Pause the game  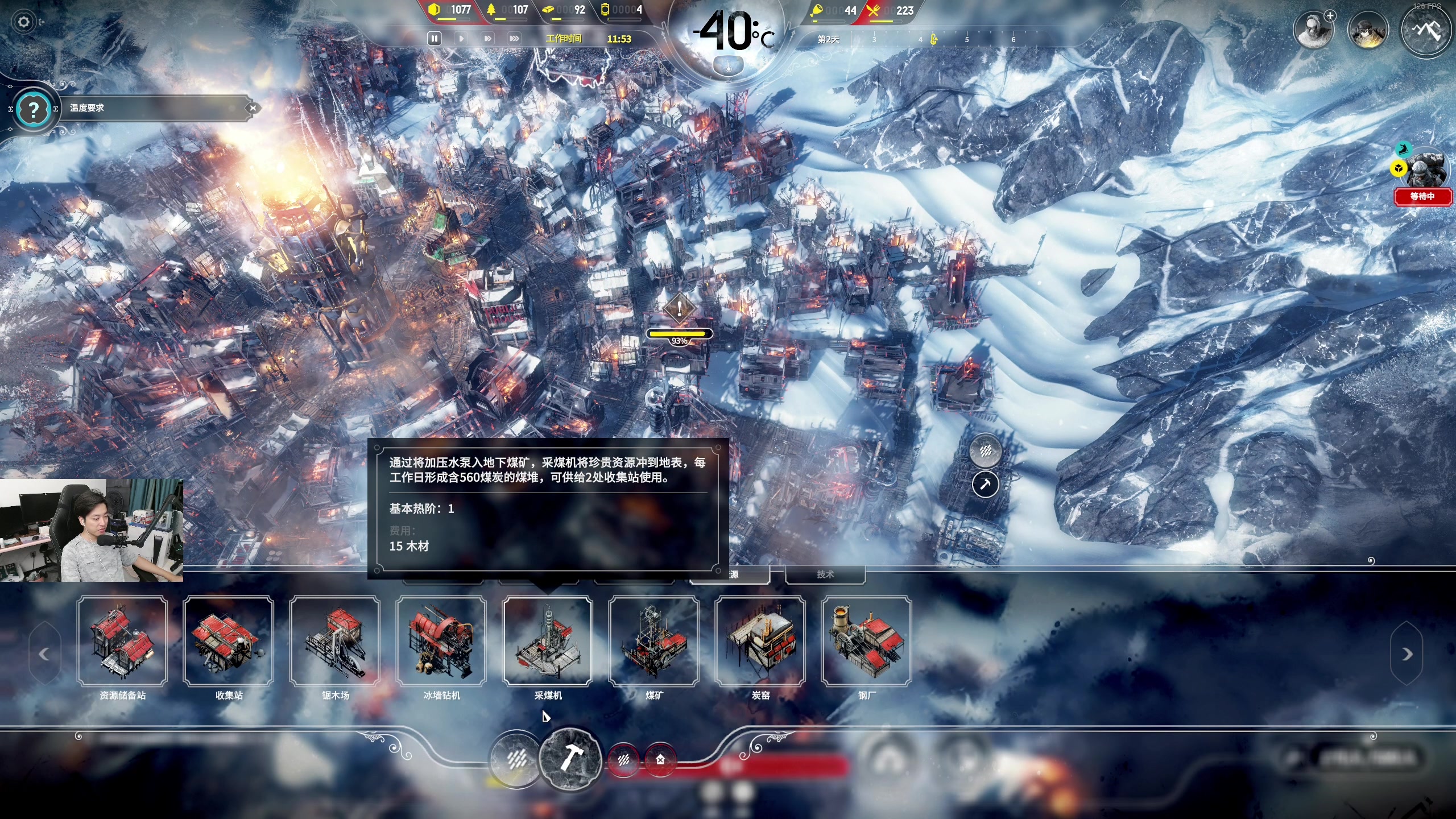pos(434,39)
